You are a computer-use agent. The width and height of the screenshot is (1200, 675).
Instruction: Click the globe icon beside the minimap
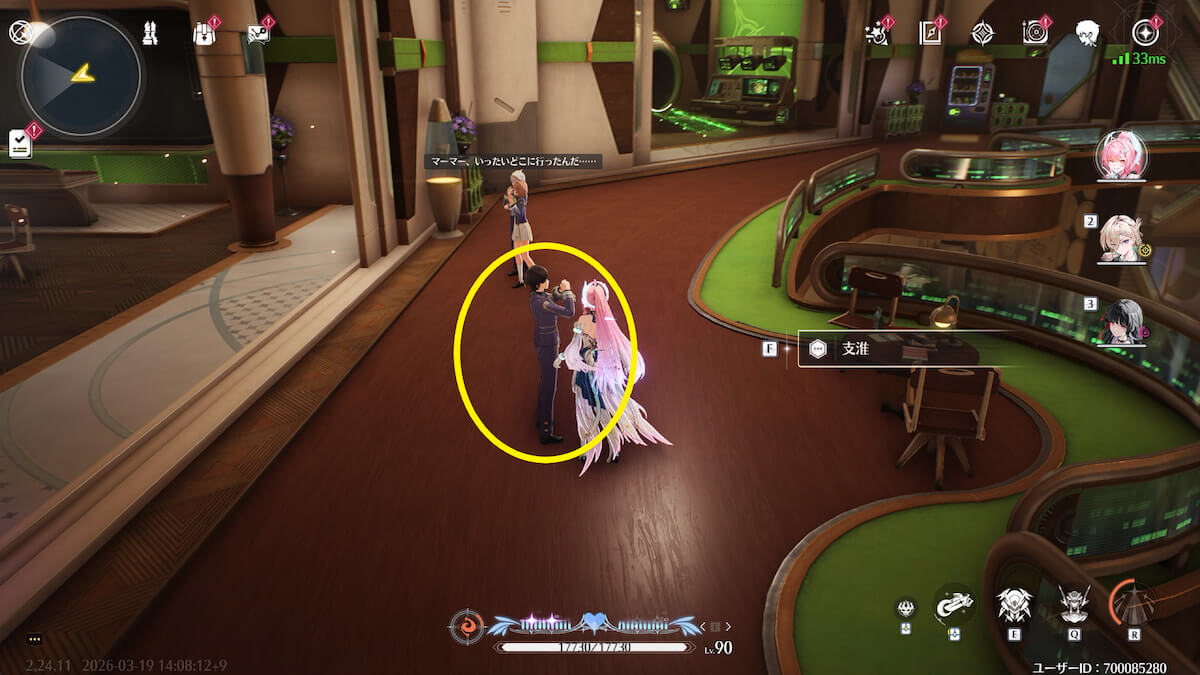[19, 33]
